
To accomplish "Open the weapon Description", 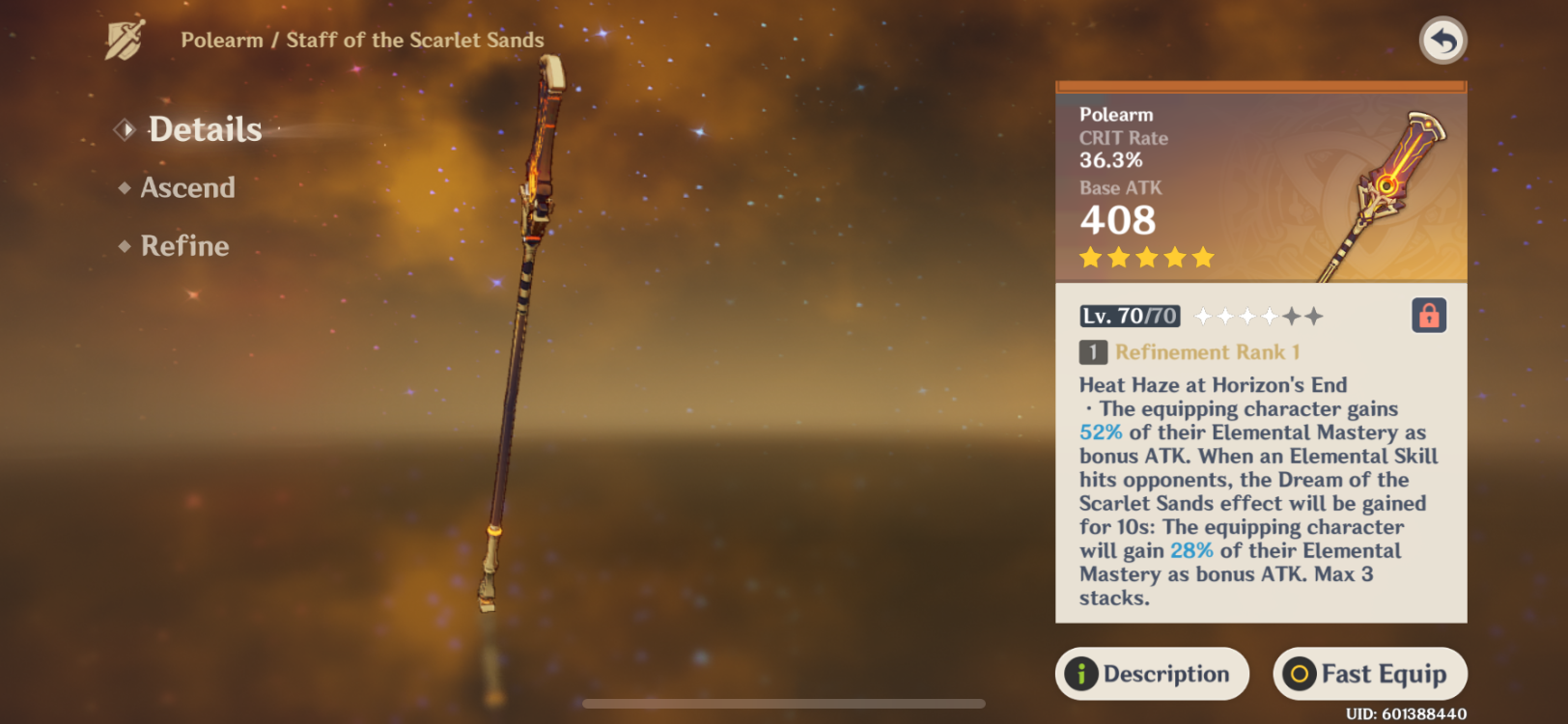I will click(1151, 674).
